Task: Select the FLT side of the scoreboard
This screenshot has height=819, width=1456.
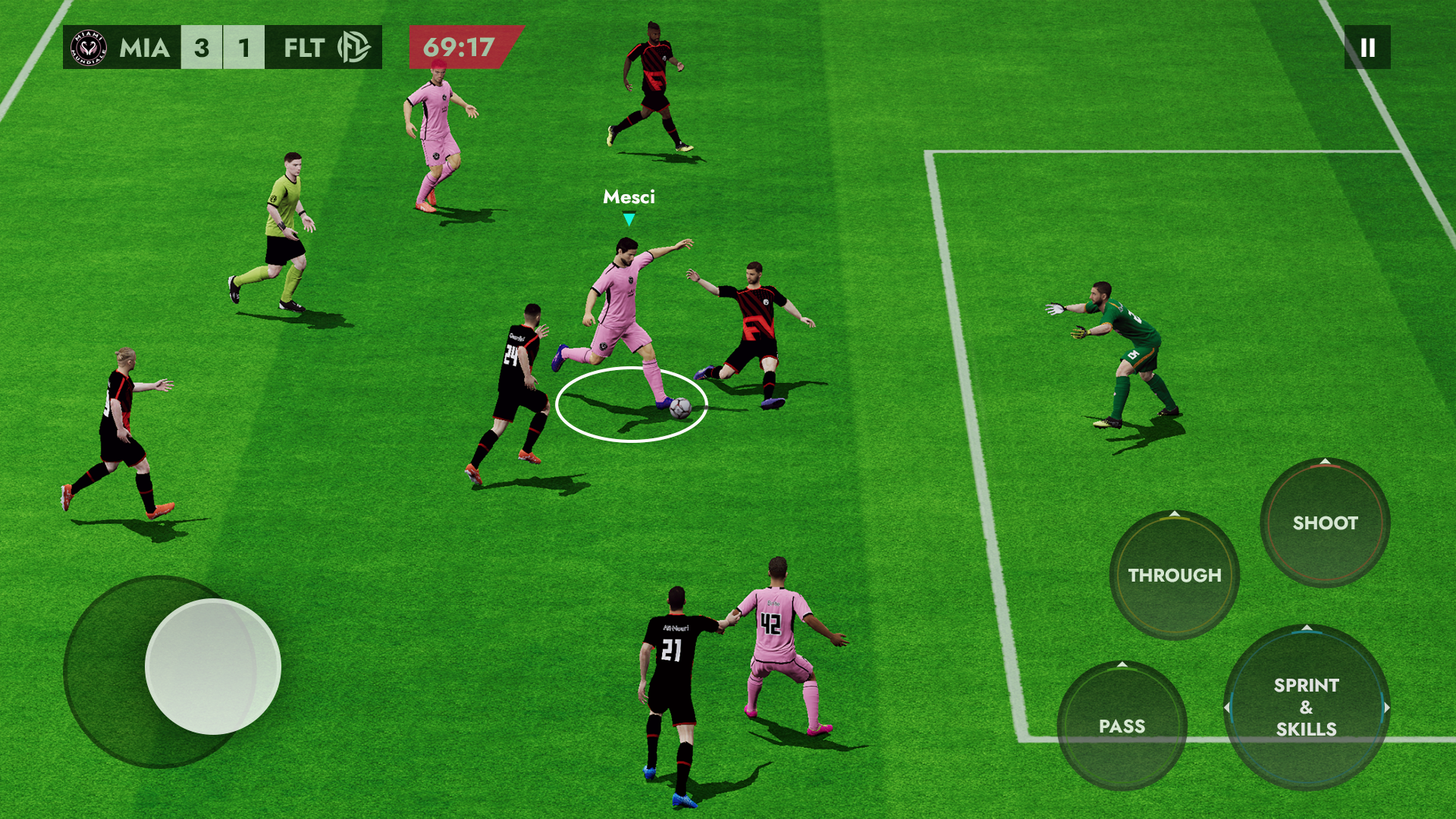Action: point(303,47)
